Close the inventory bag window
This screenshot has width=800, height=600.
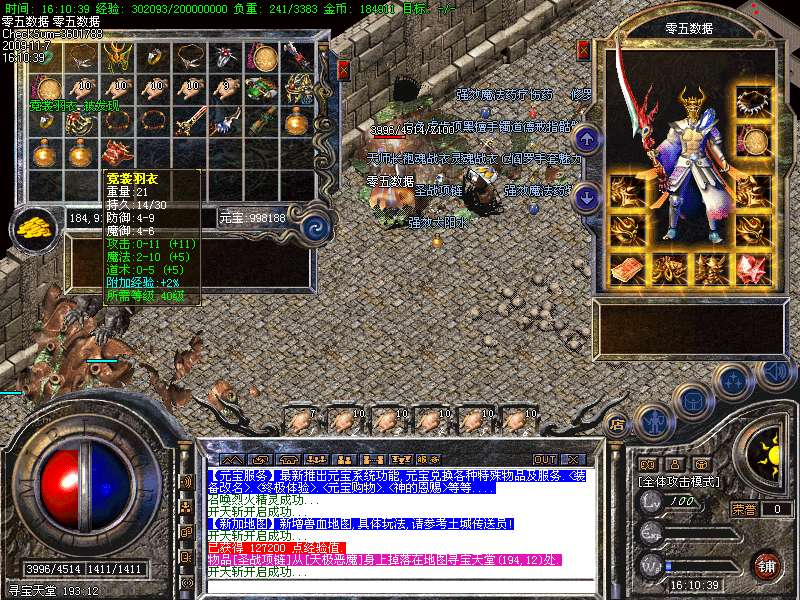click(343, 69)
